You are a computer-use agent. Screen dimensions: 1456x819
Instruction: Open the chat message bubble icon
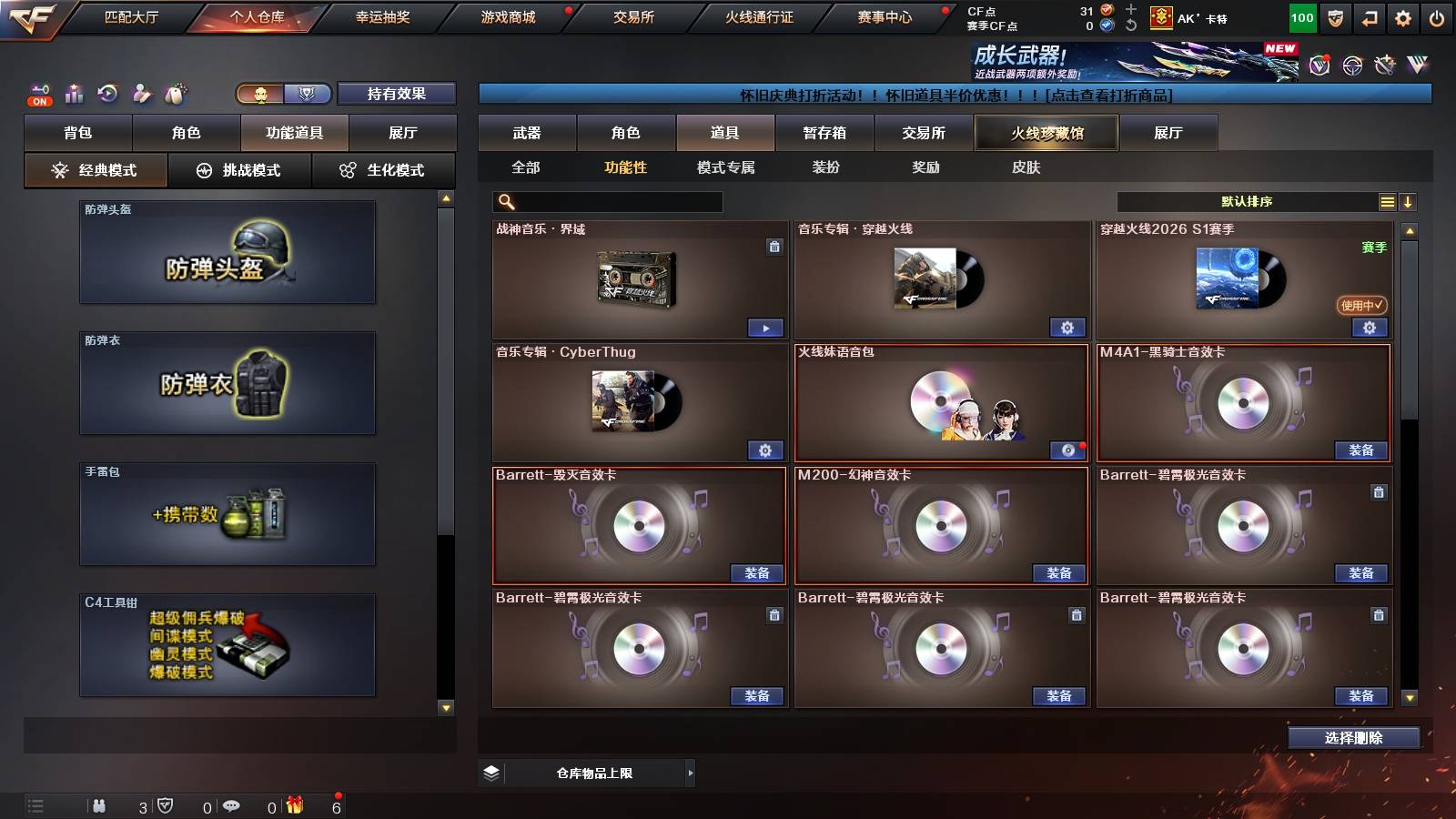tap(232, 804)
